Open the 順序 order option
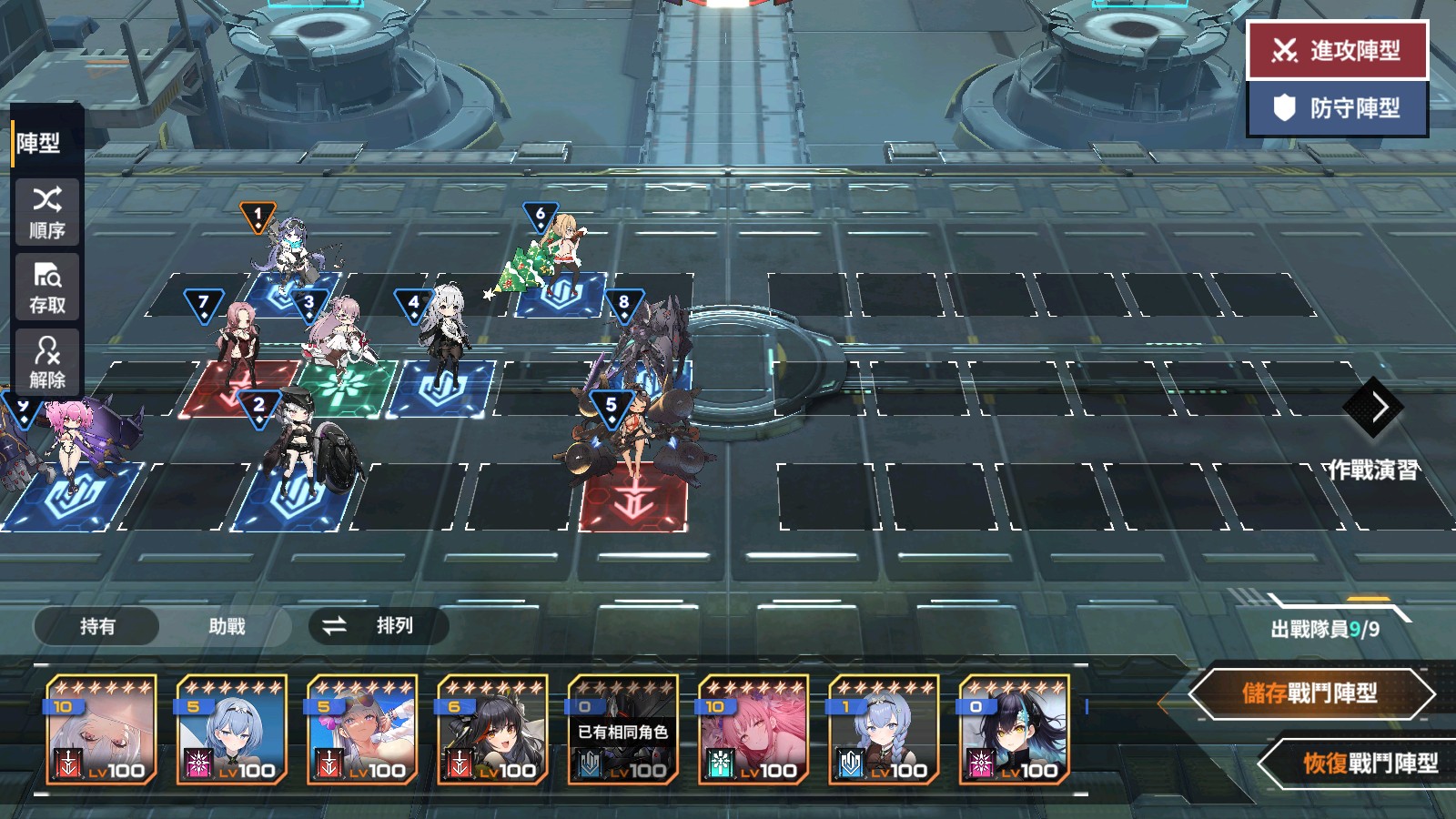The height and width of the screenshot is (819, 1456). 47,212
